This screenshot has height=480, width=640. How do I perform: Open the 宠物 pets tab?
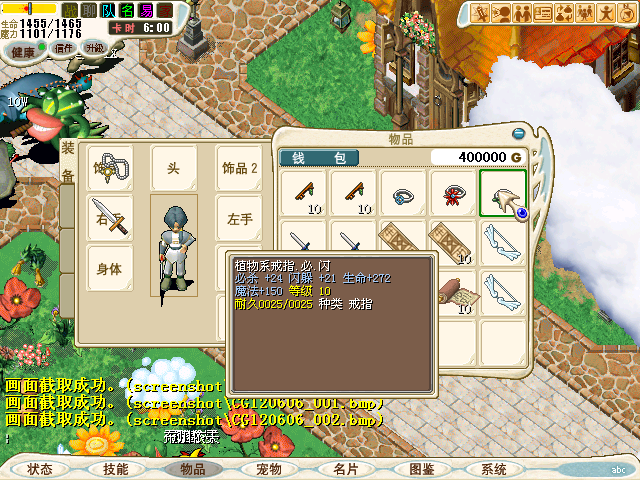[x=268, y=468]
